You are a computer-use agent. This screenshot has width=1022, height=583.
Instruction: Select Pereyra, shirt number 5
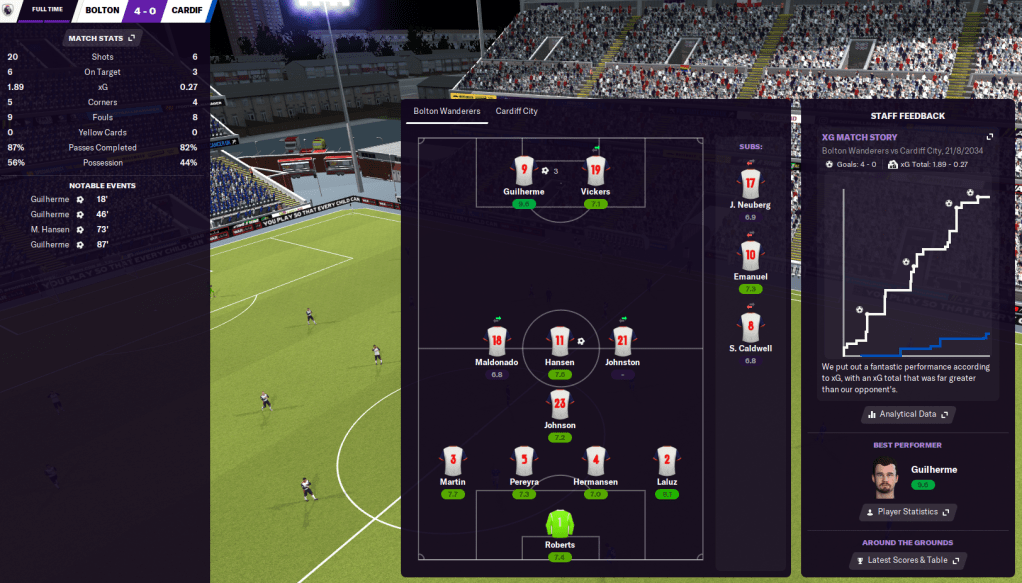(x=524, y=461)
